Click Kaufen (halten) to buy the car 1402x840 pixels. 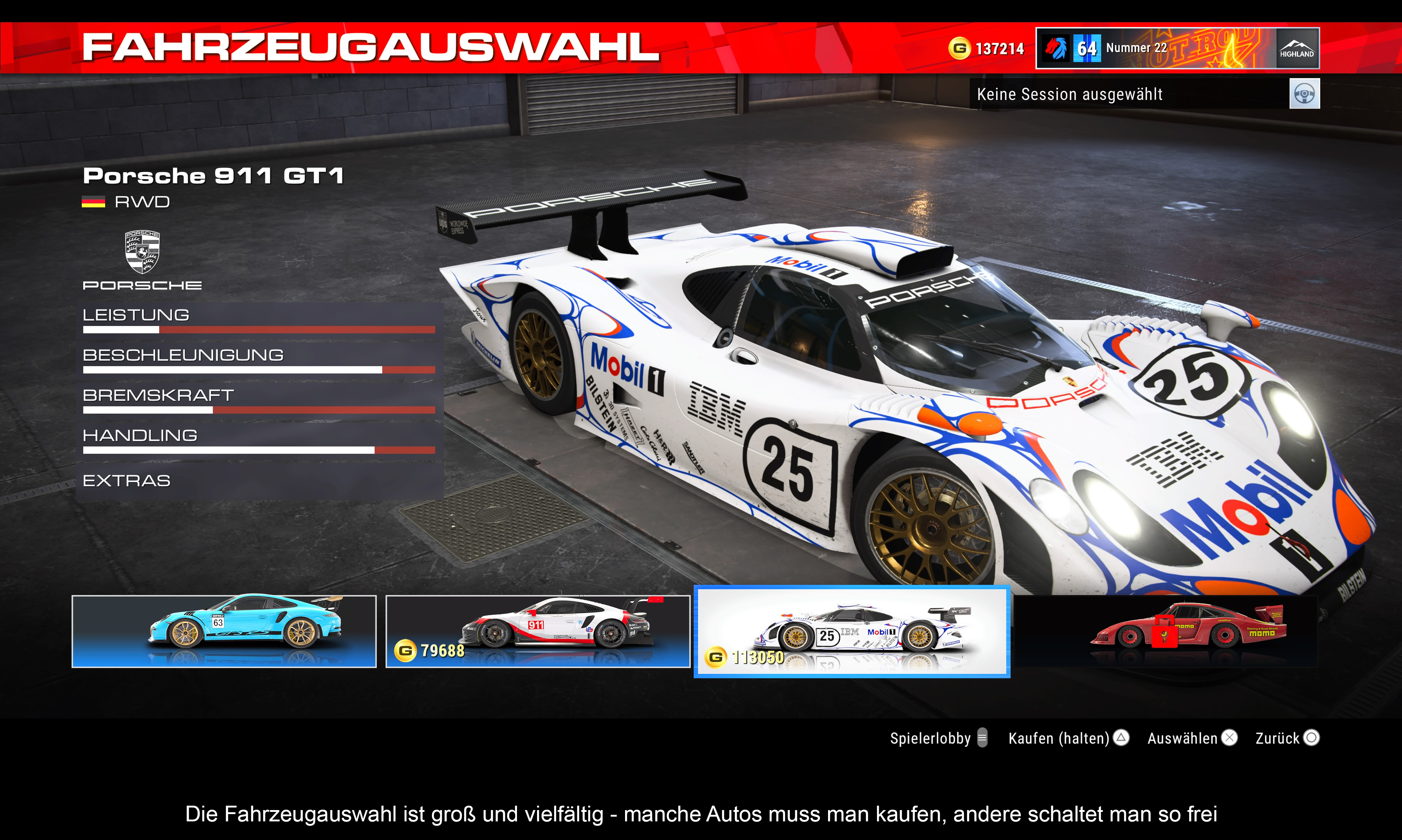[x=1068, y=738]
